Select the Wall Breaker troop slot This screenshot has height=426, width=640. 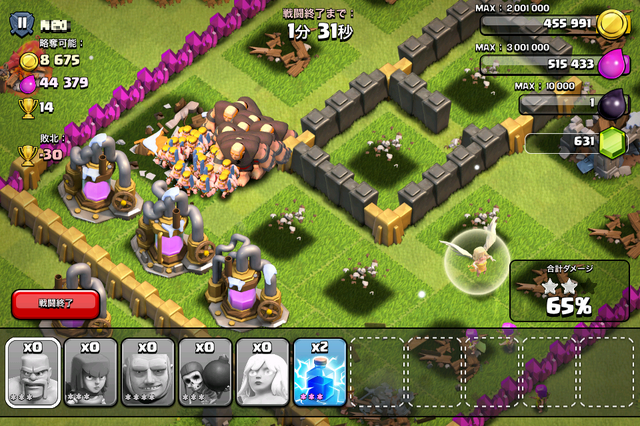[205, 373]
